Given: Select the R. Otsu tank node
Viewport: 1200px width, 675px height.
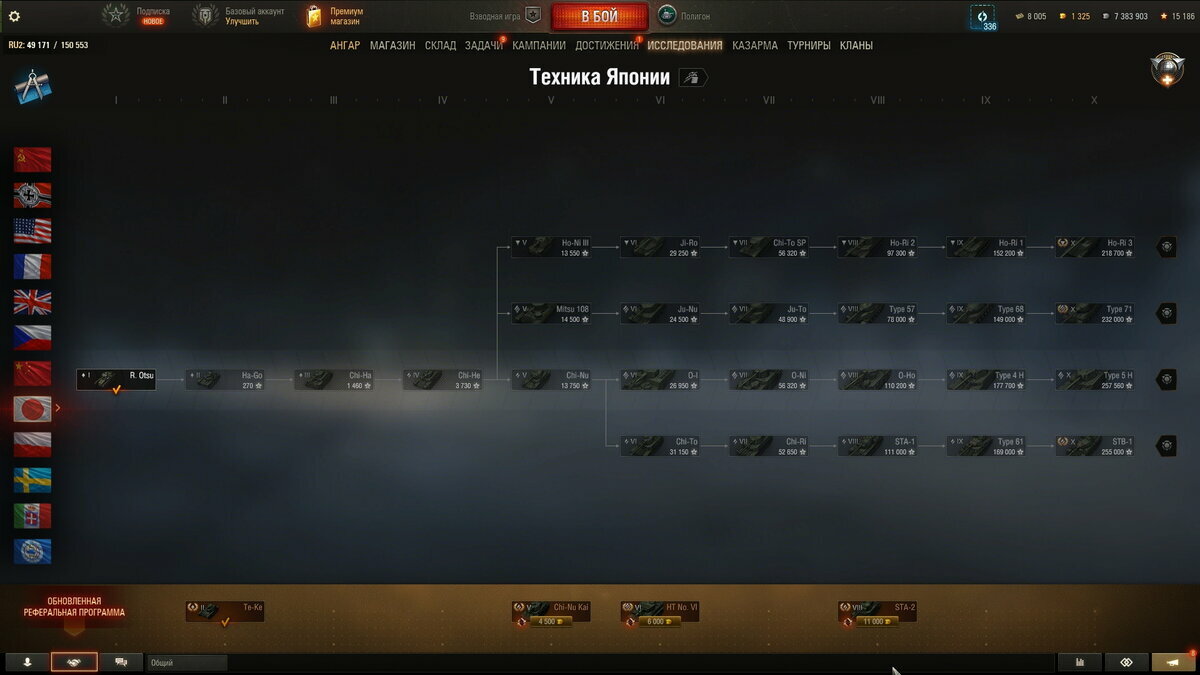Looking at the screenshot, I should pos(116,380).
